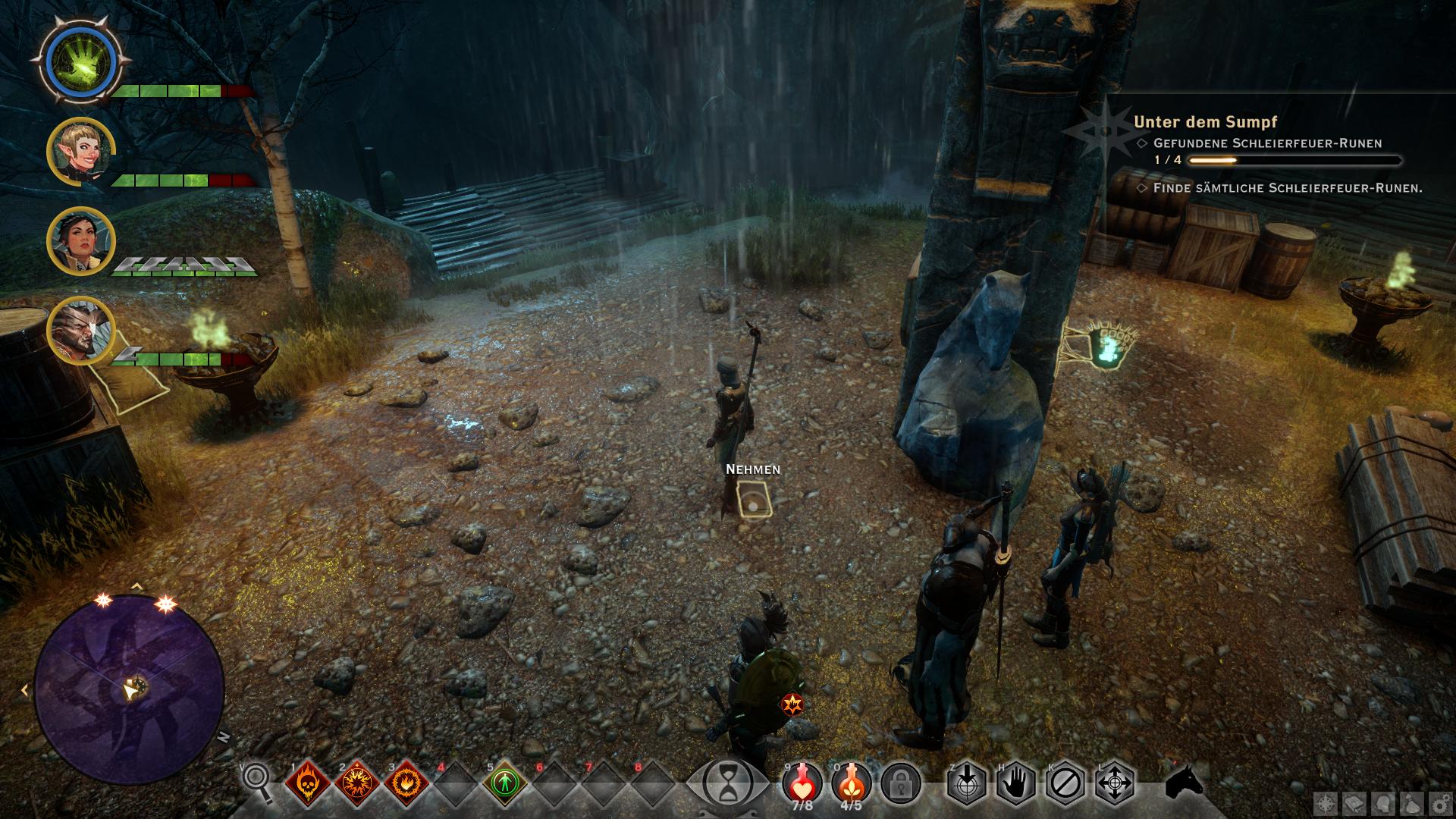
Task: Drink the red heart health potion
Action: pos(803,781)
